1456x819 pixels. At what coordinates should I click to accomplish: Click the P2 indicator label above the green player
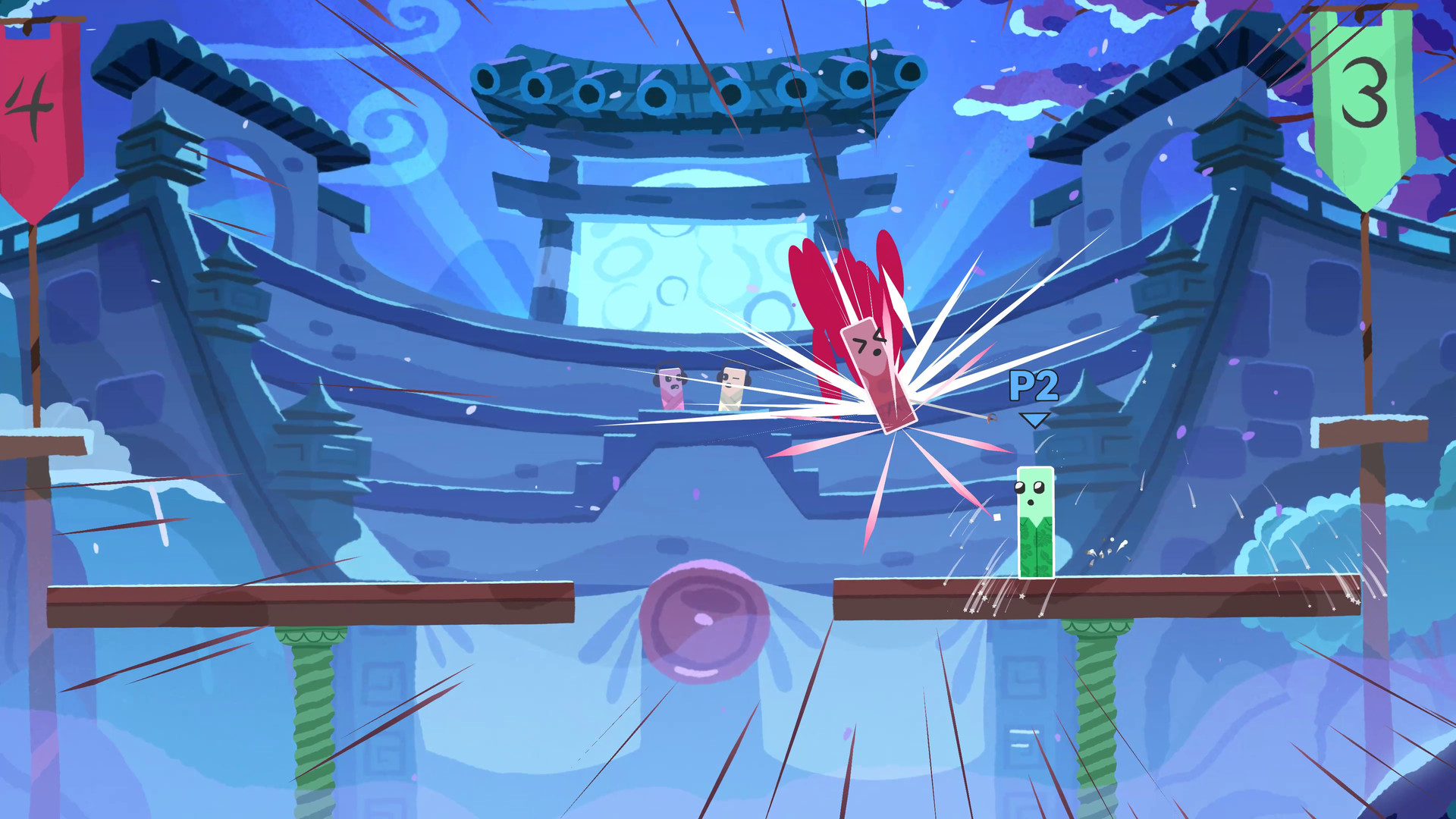click(x=1034, y=384)
